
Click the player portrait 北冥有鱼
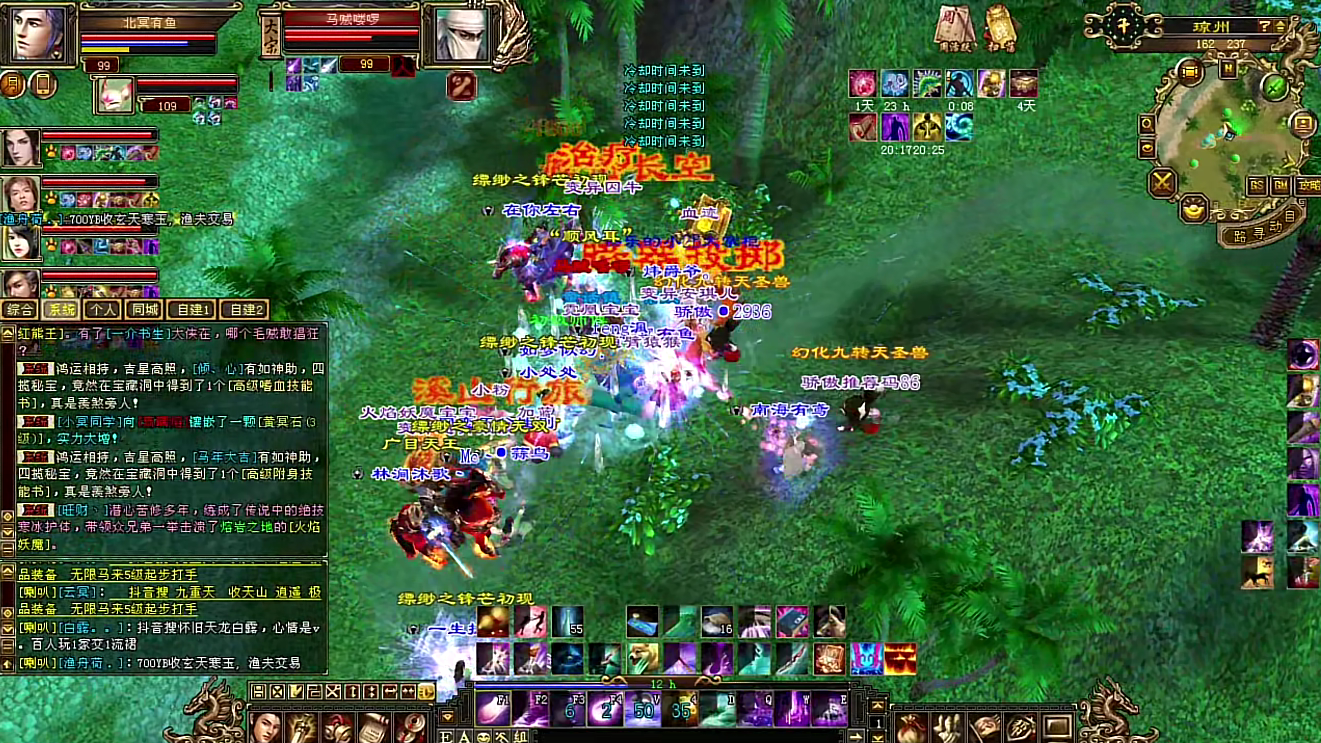pos(38,33)
